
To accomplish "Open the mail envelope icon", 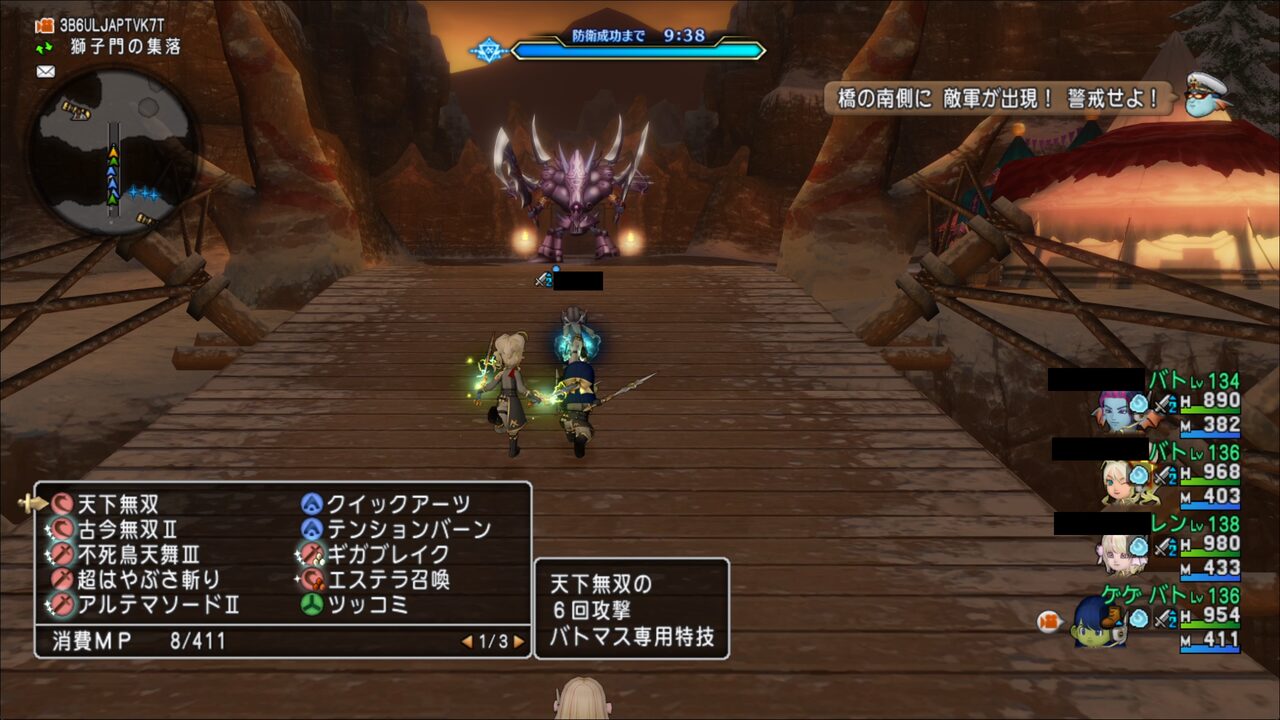I will pos(45,71).
